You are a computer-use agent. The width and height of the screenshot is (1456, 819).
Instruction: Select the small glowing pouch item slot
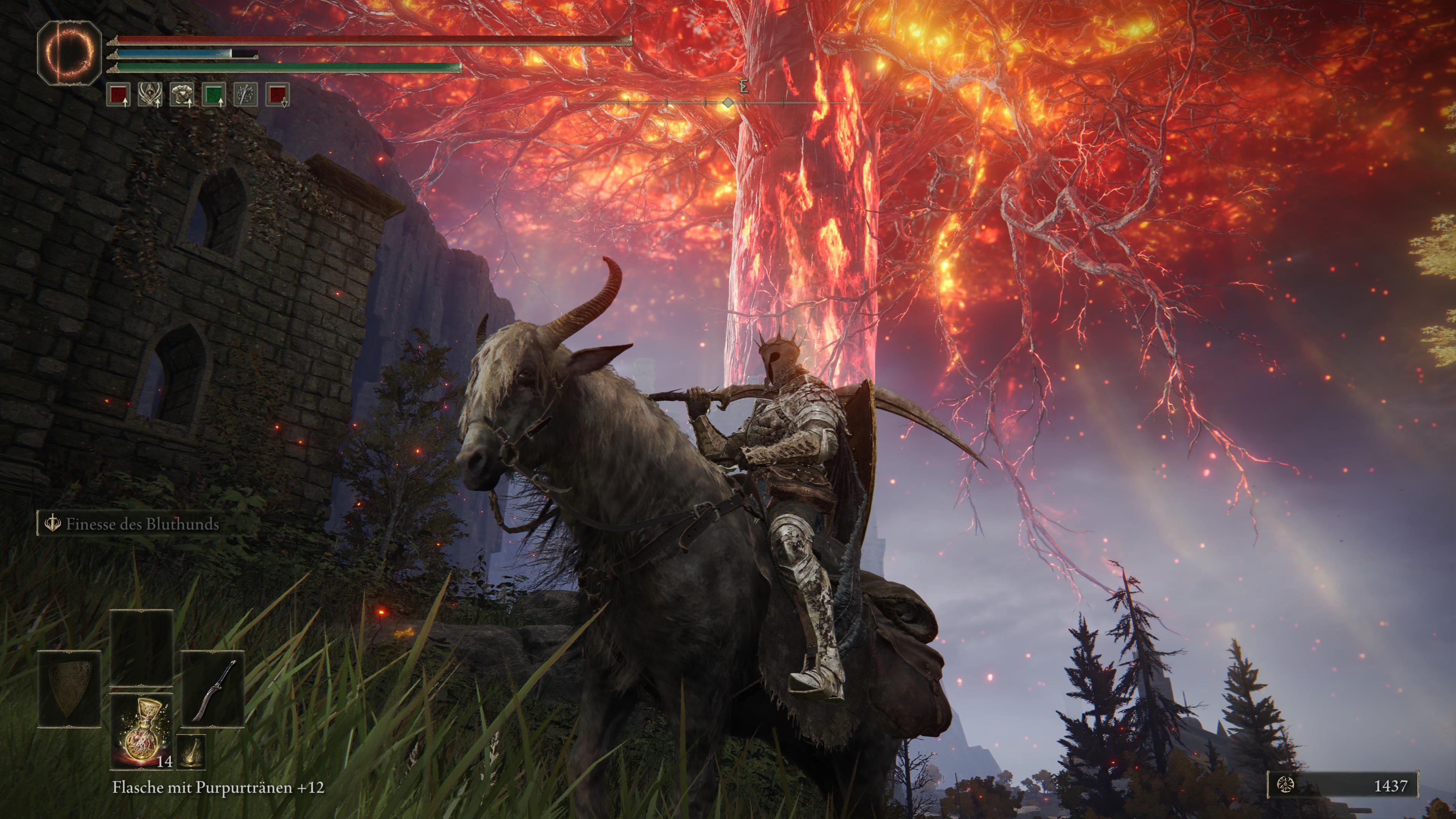191,752
